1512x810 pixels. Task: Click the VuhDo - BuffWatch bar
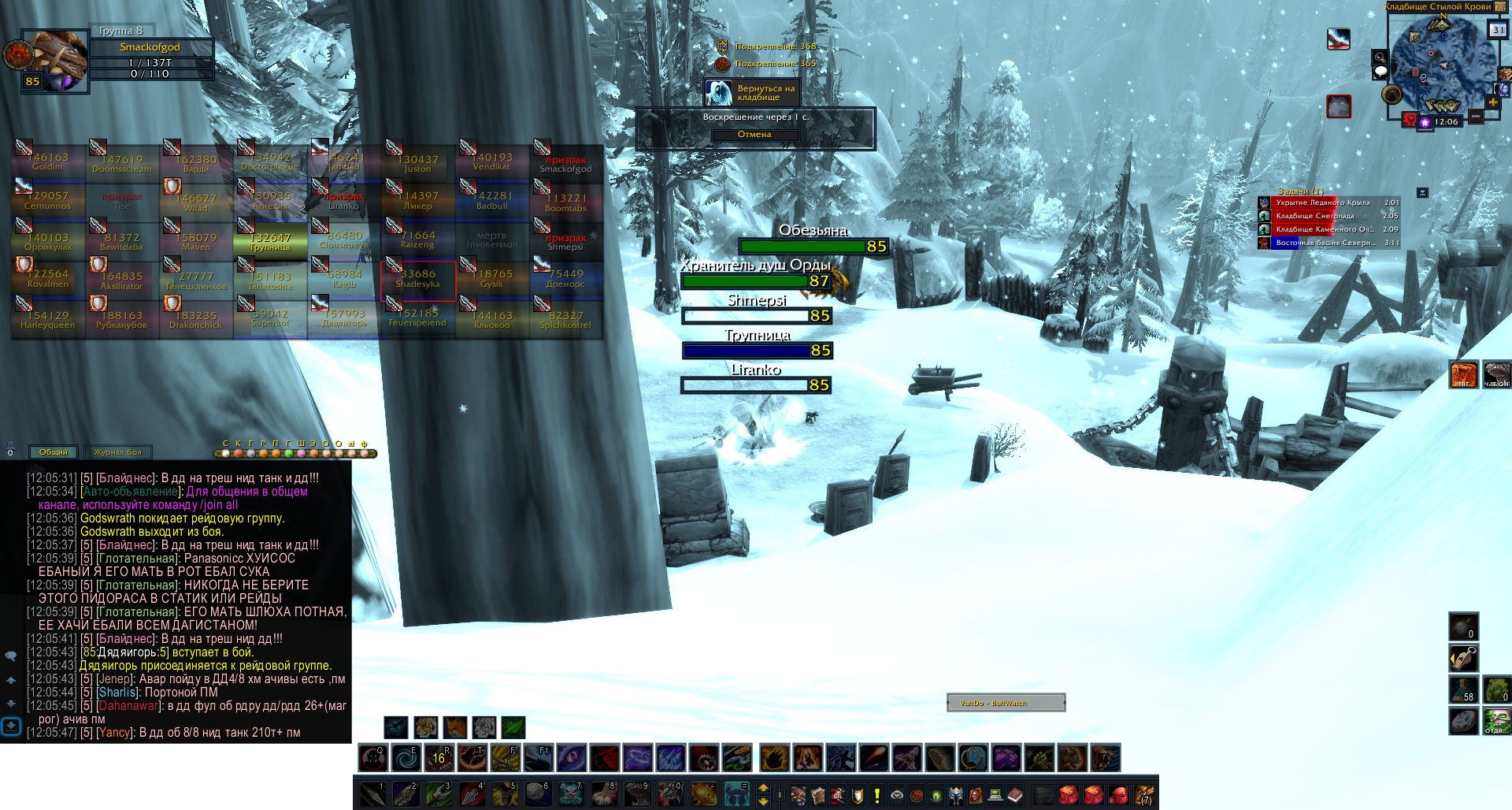pyautogui.click(x=1006, y=703)
